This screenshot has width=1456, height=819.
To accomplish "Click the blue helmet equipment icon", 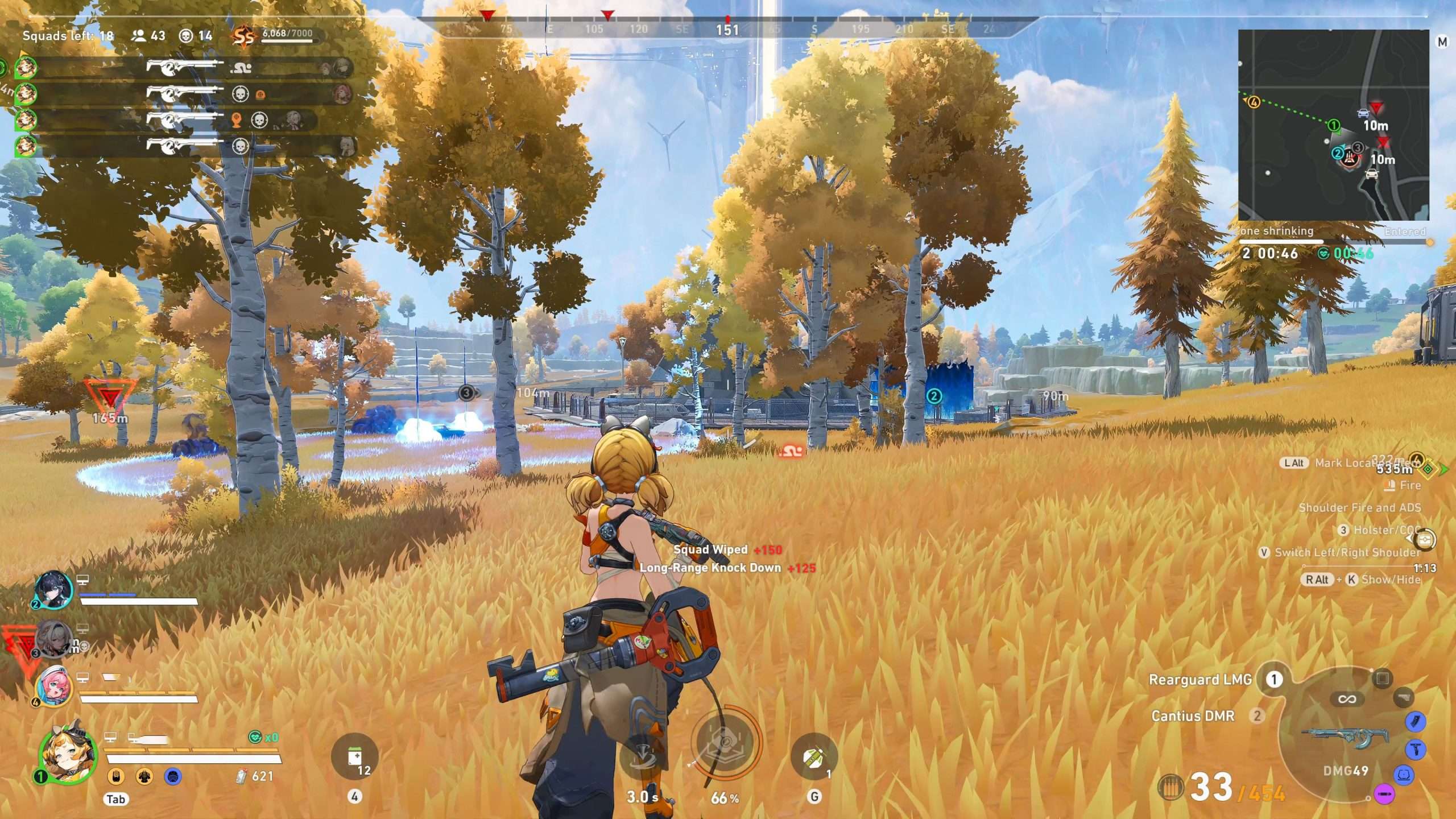I will tap(173, 776).
